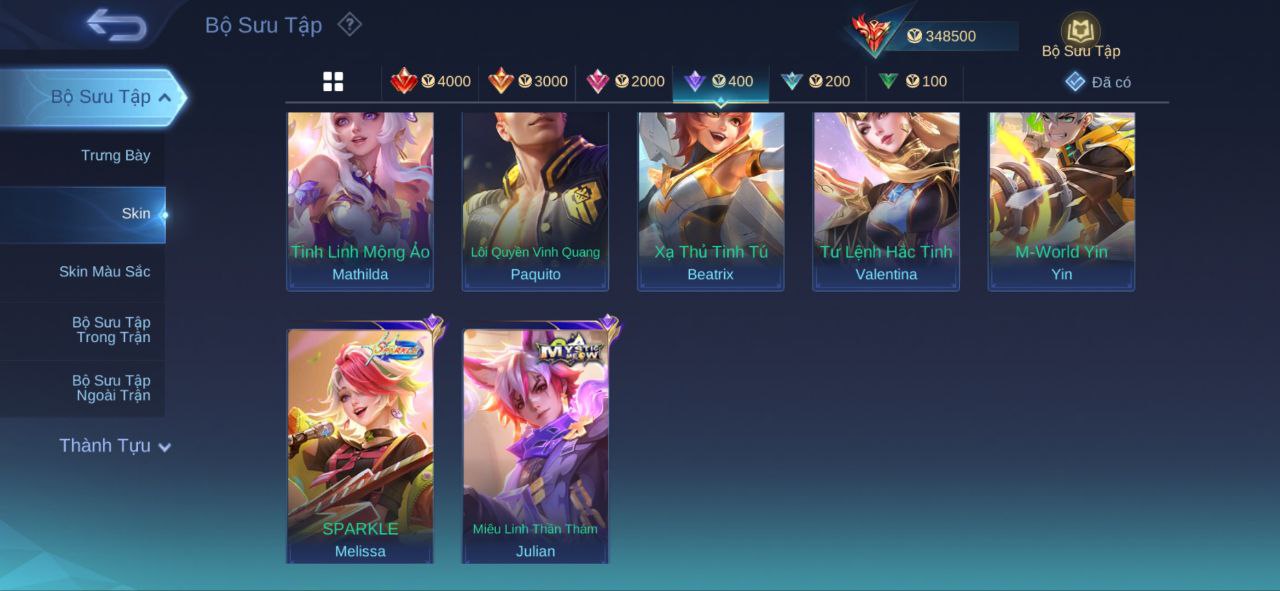The height and width of the screenshot is (591, 1280).
Task: Select the Skin menu entry
Action: click(136, 213)
